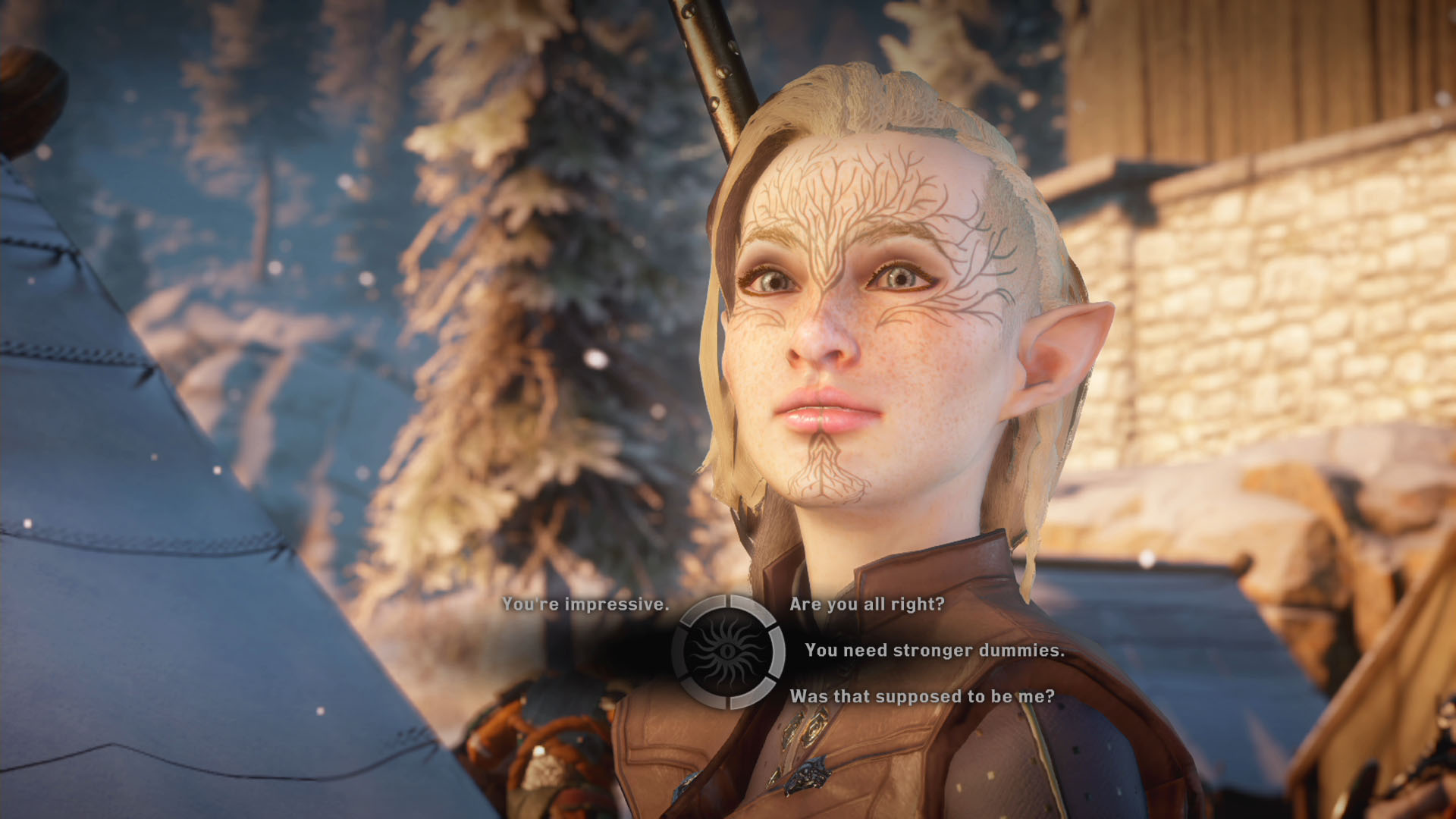Select "Are you all right?" dialogue option
Image resolution: width=1456 pixels, height=819 pixels.
coord(867,604)
